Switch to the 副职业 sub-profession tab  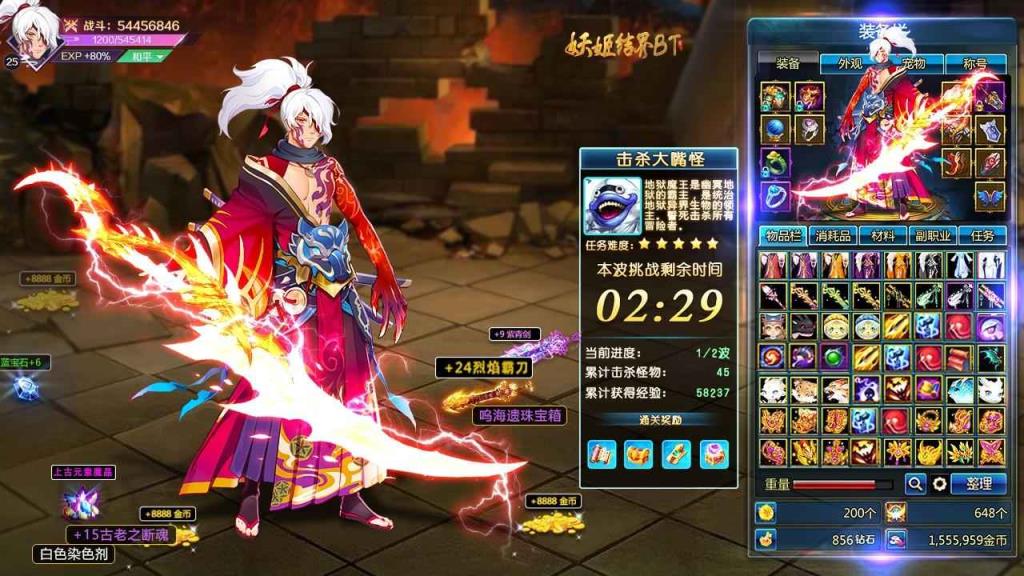pos(932,236)
